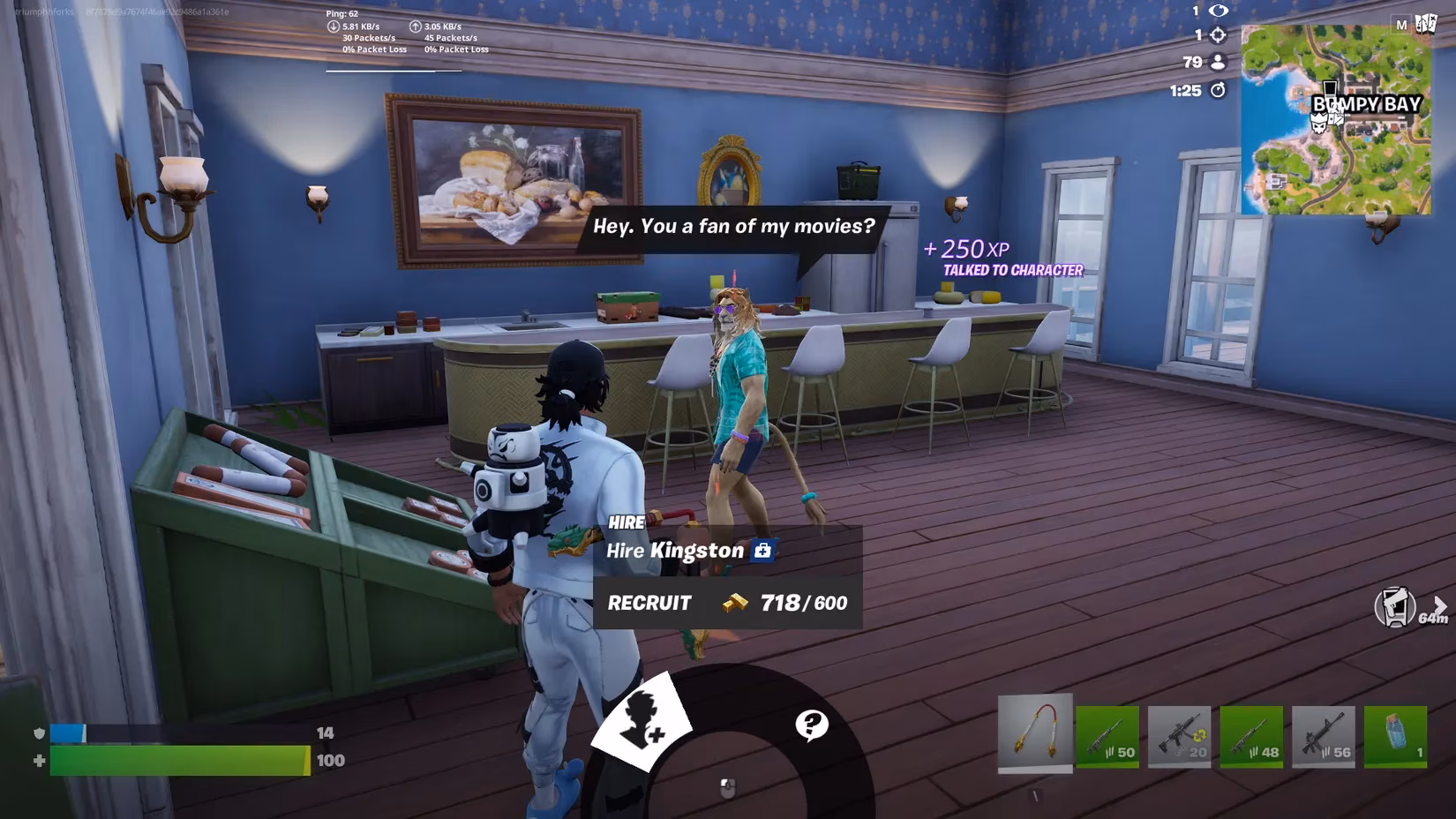Select the Hire Kingston menu entry

pyautogui.click(x=674, y=551)
